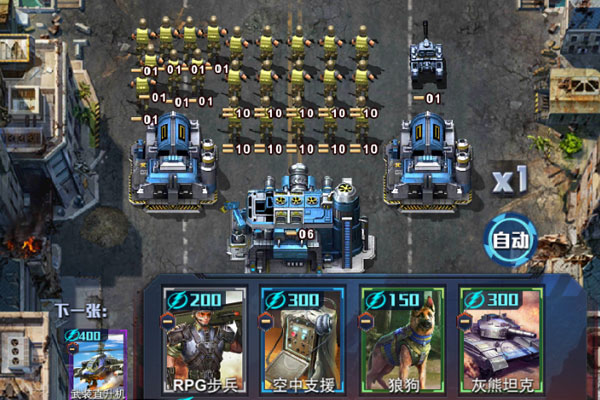The width and height of the screenshot is (600, 400).
Task: Change the x1 game speed
Action: [509, 180]
